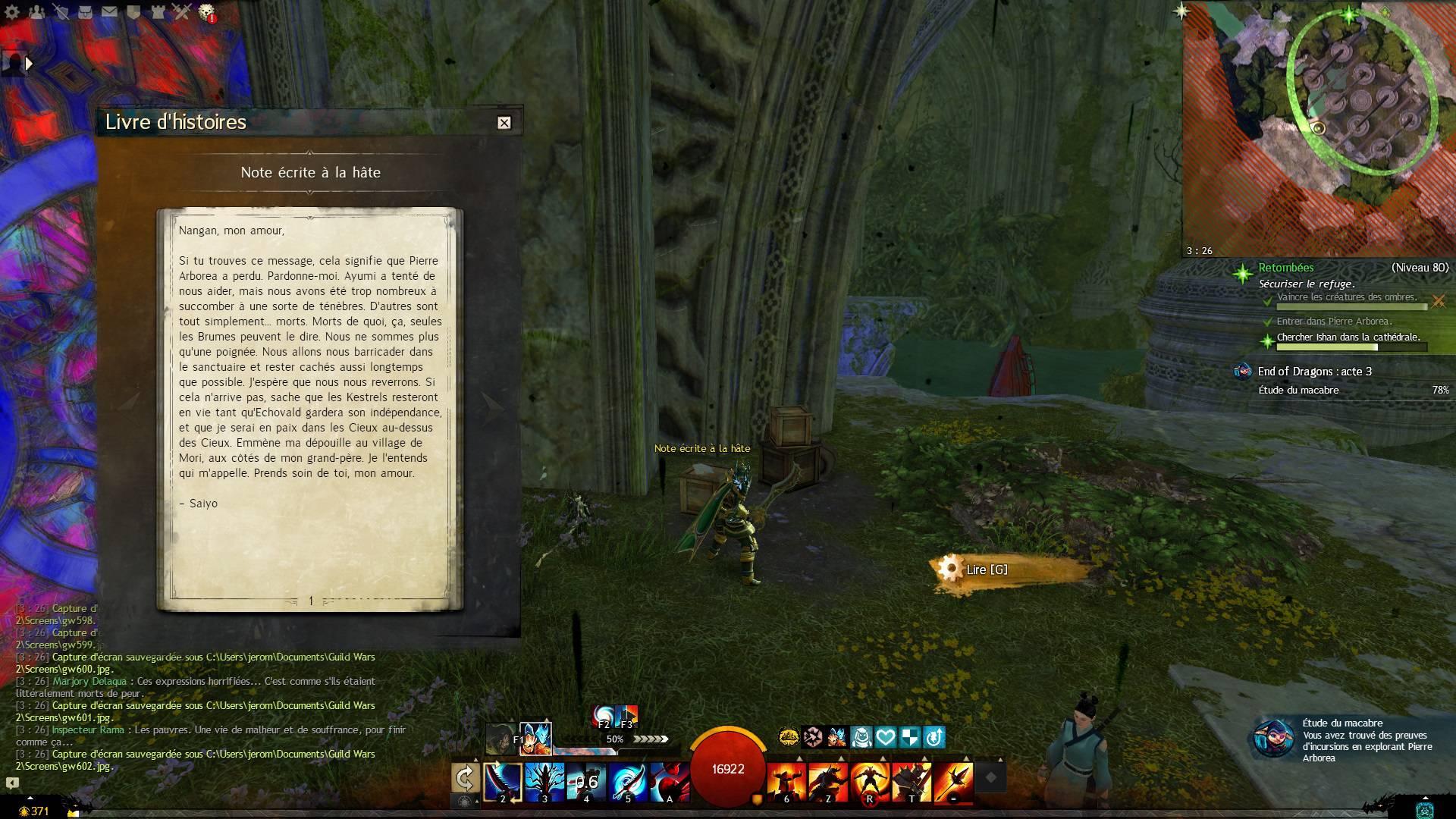Open the hero panel sword-and-shield icon

point(61,11)
